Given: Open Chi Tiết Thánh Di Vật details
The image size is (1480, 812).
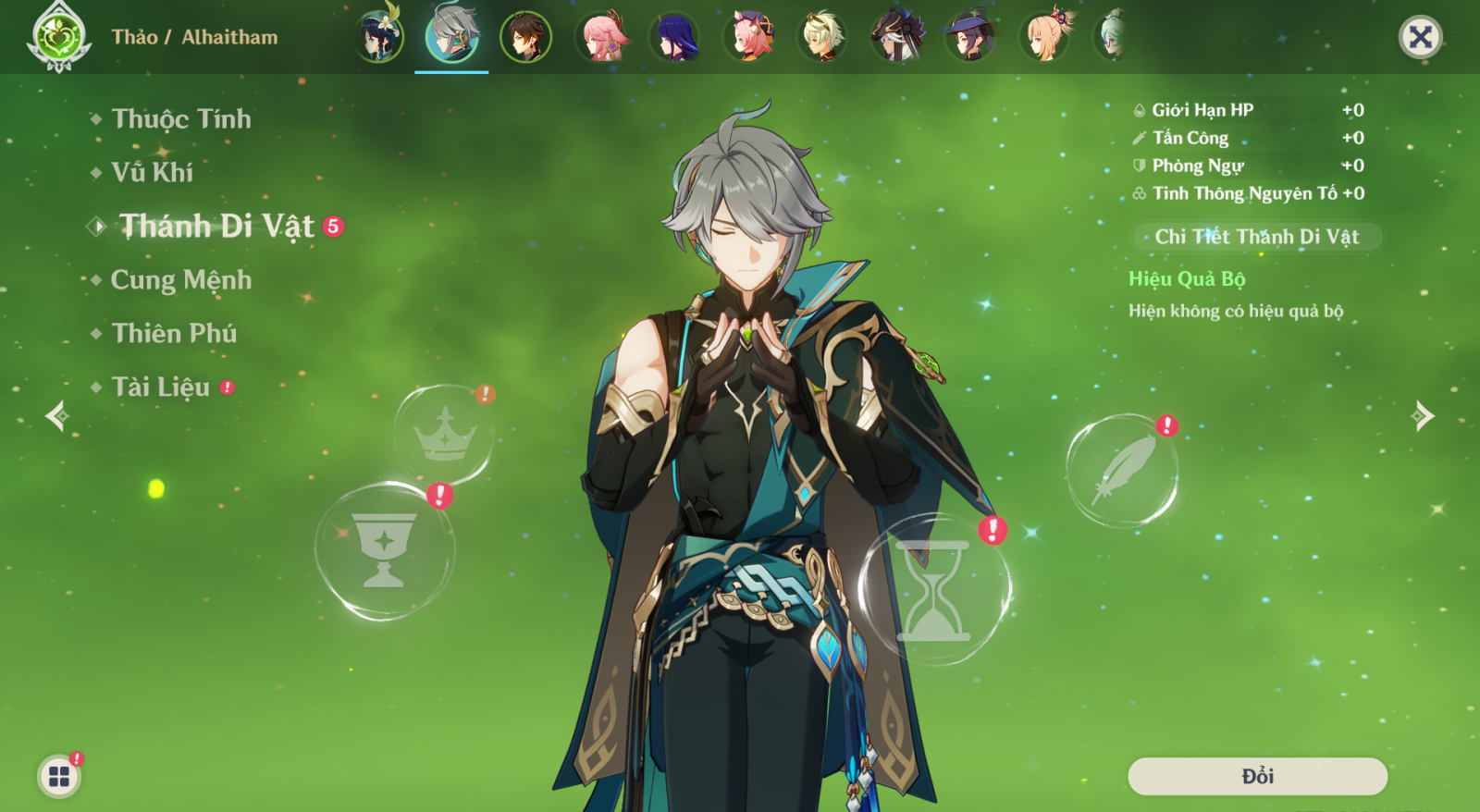Looking at the screenshot, I should click(x=1257, y=237).
